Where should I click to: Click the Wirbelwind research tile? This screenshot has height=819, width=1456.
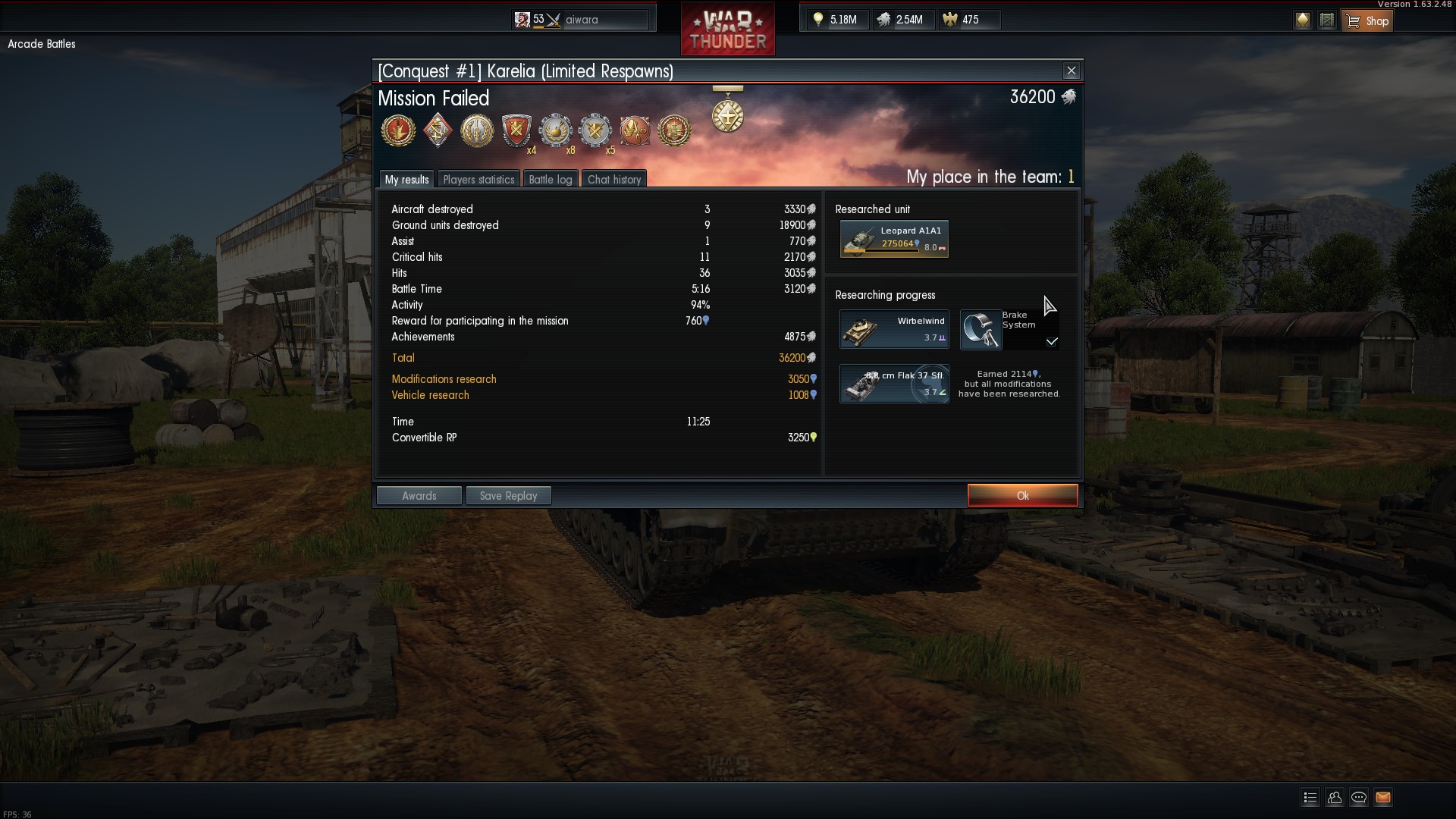[x=894, y=329]
